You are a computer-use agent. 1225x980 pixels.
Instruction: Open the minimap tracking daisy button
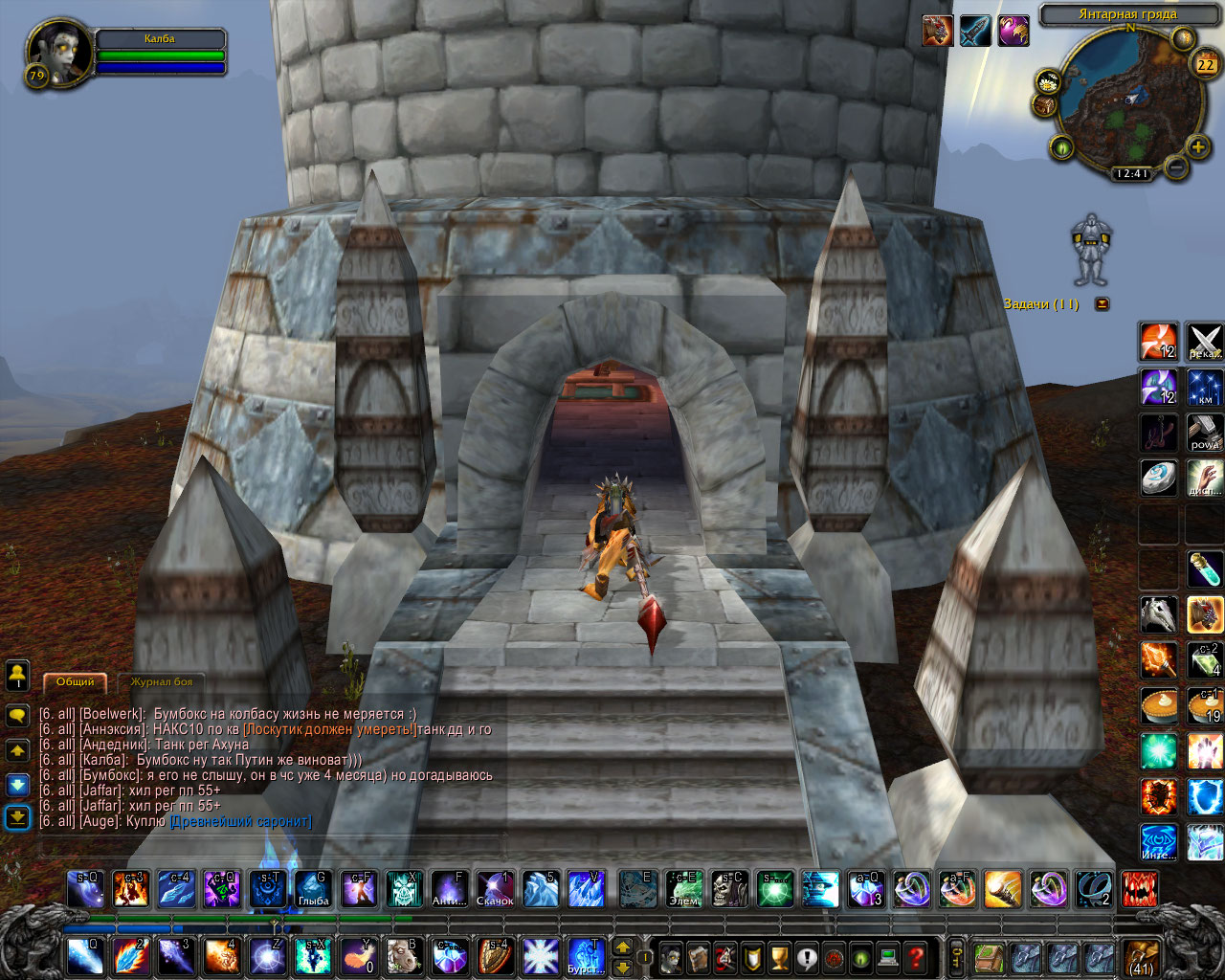coord(1049,80)
